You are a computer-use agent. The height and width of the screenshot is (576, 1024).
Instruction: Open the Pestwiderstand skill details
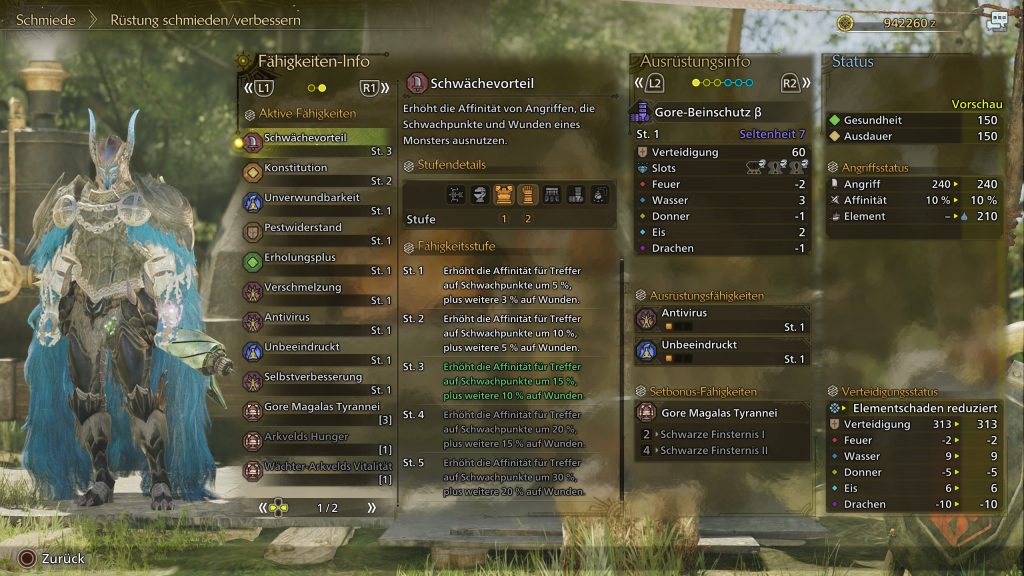coord(317,233)
